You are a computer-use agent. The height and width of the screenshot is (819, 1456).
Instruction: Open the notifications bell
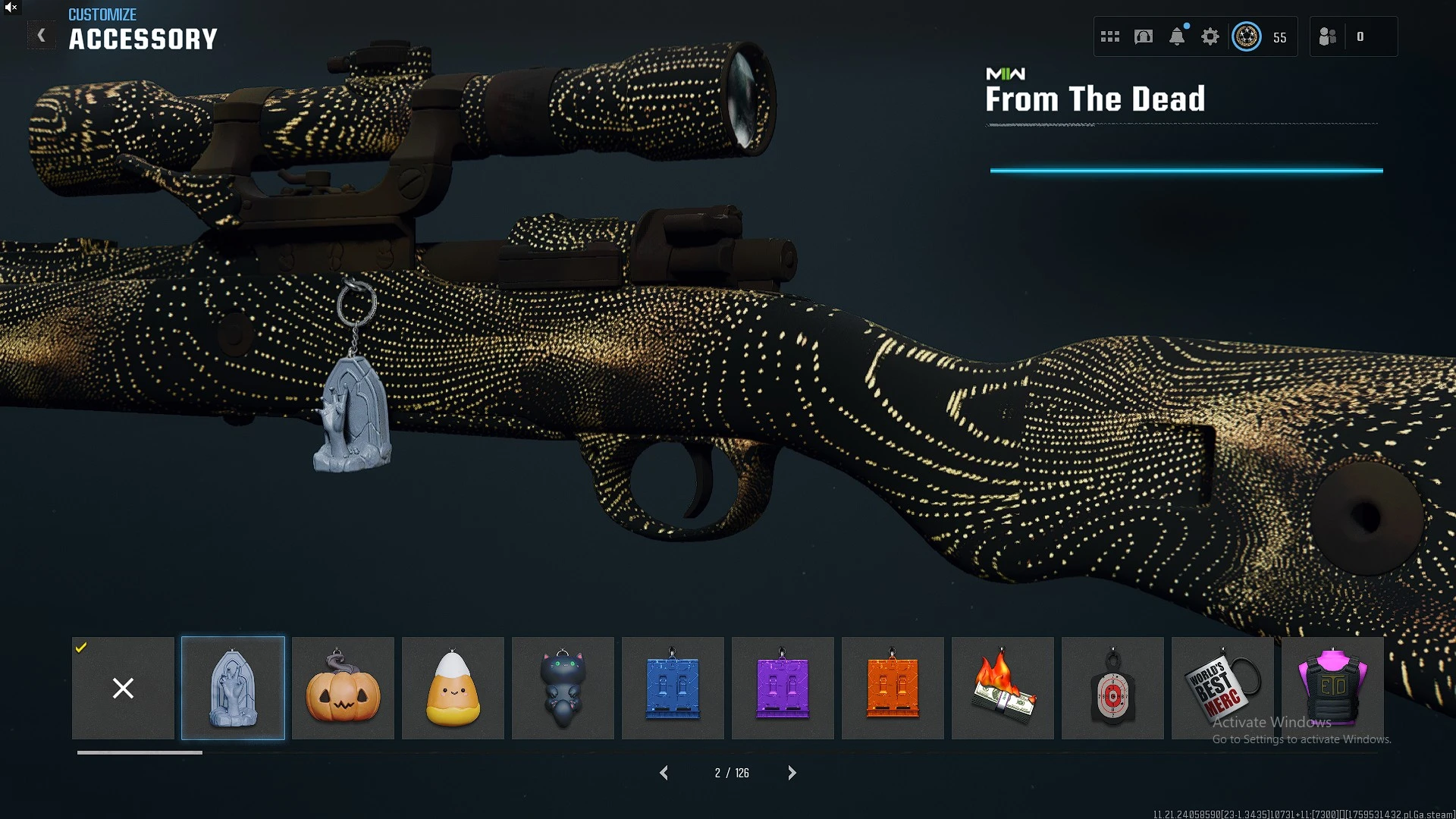pyautogui.click(x=1177, y=36)
